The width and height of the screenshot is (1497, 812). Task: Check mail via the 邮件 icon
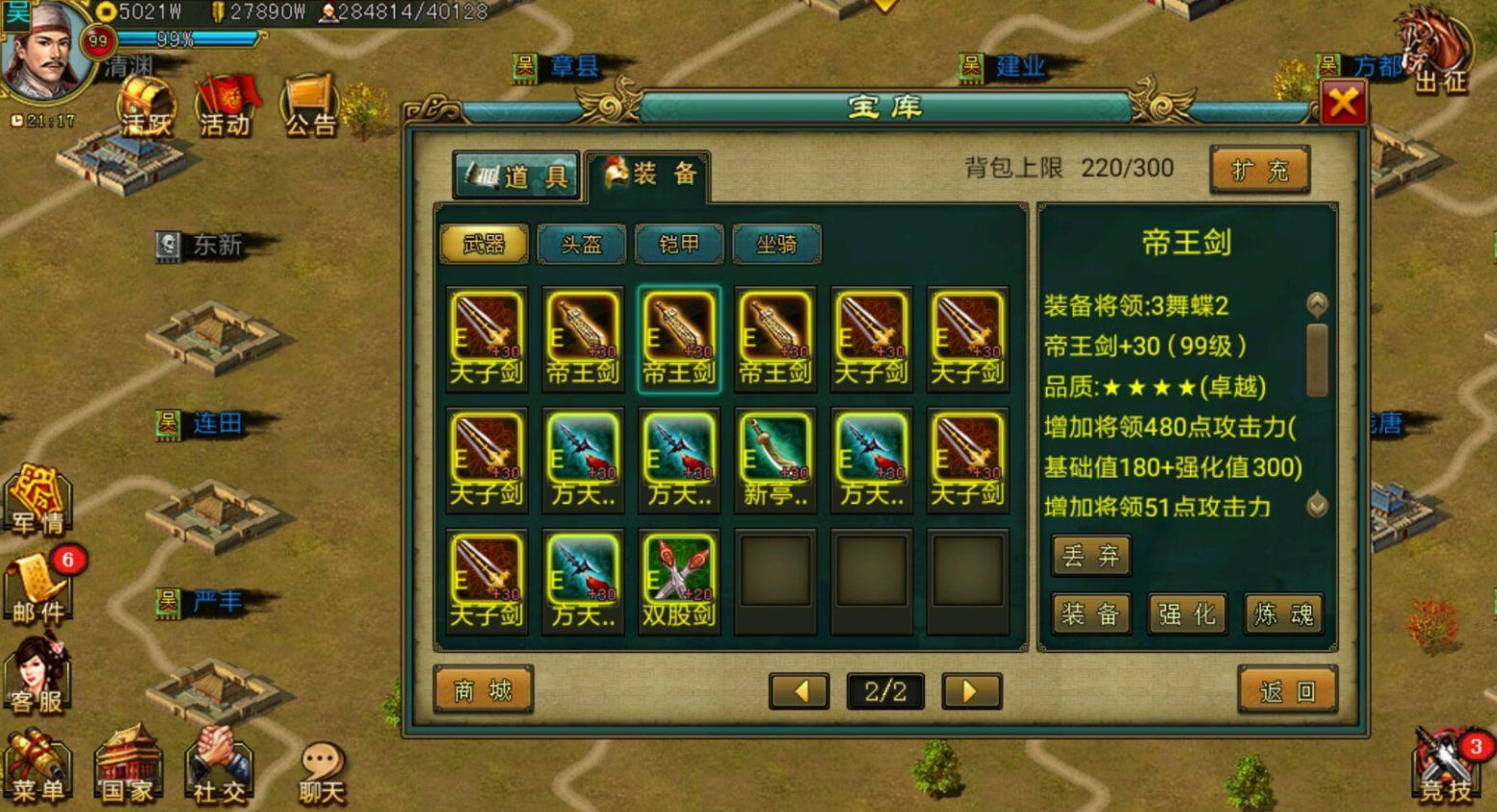coord(37,588)
